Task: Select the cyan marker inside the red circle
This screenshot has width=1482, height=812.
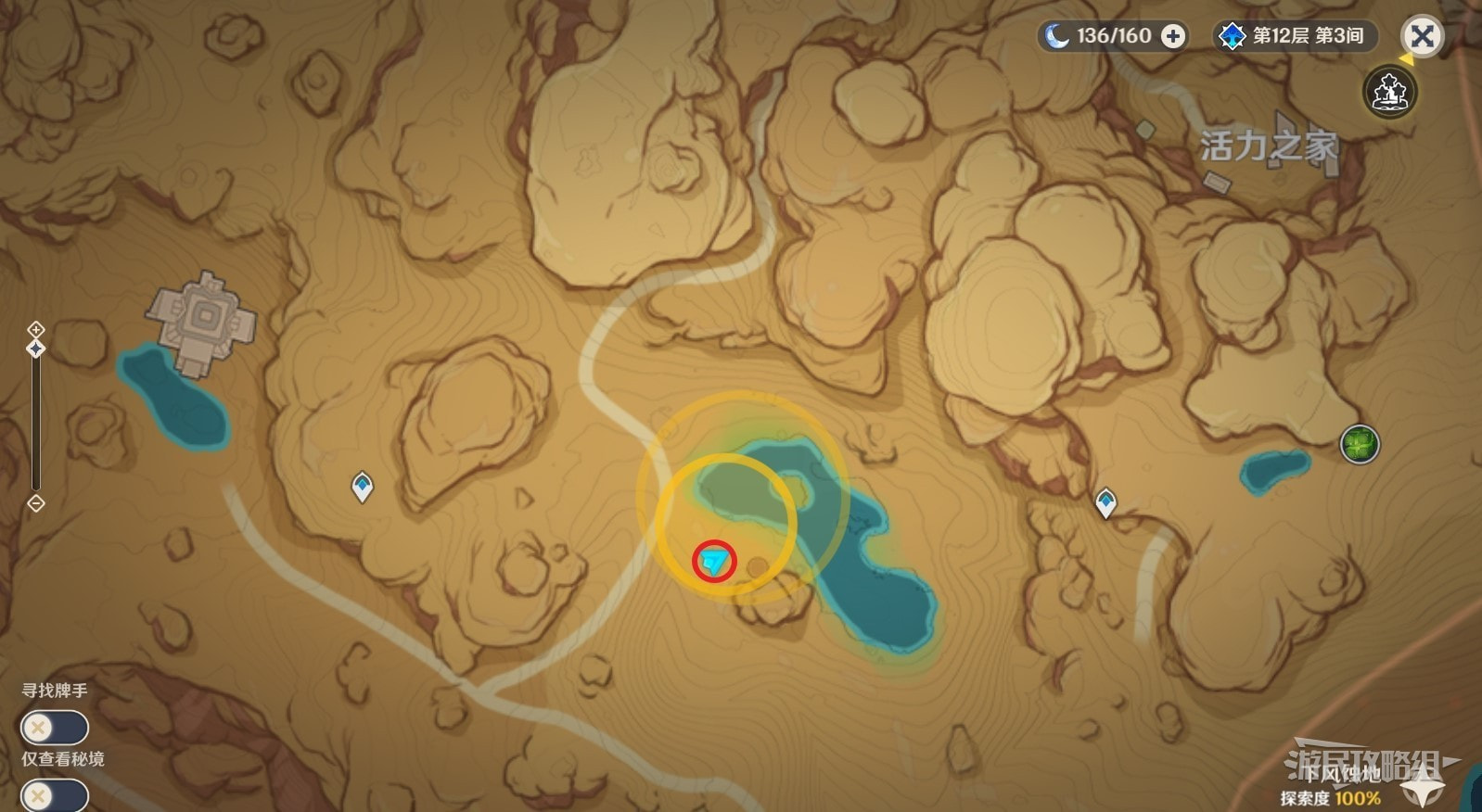Action: pyautogui.click(x=714, y=561)
